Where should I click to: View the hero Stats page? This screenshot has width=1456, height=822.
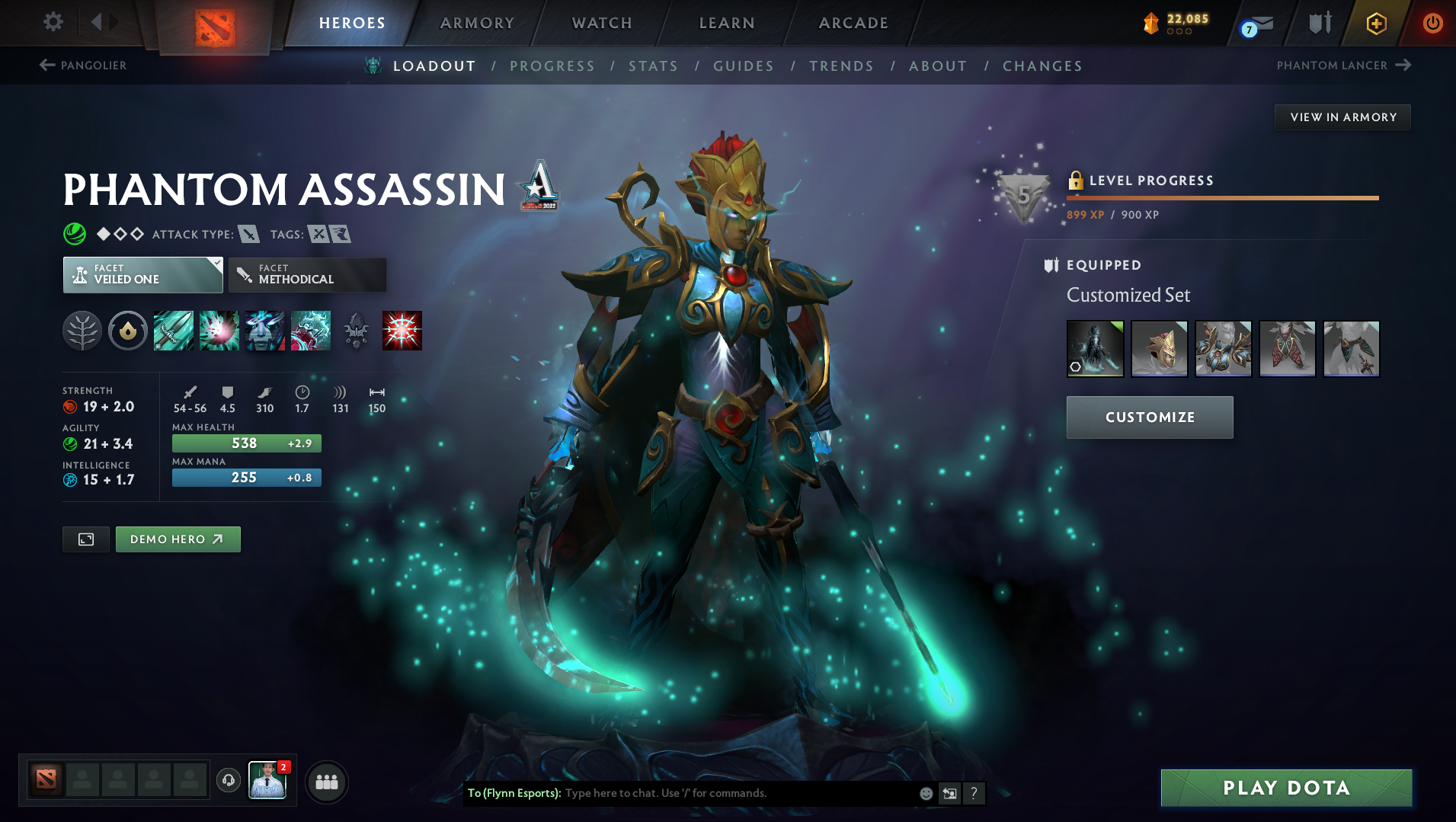point(653,66)
